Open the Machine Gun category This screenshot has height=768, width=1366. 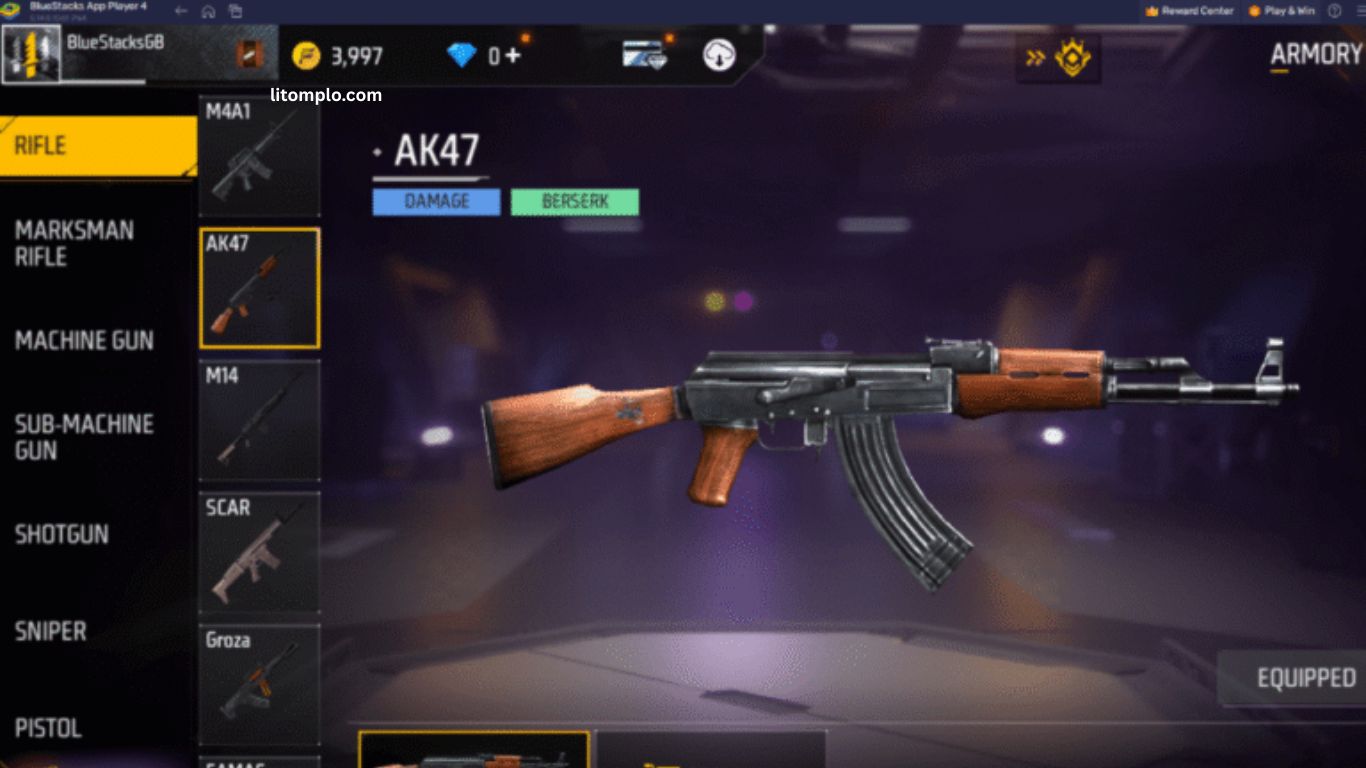(x=85, y=340)
